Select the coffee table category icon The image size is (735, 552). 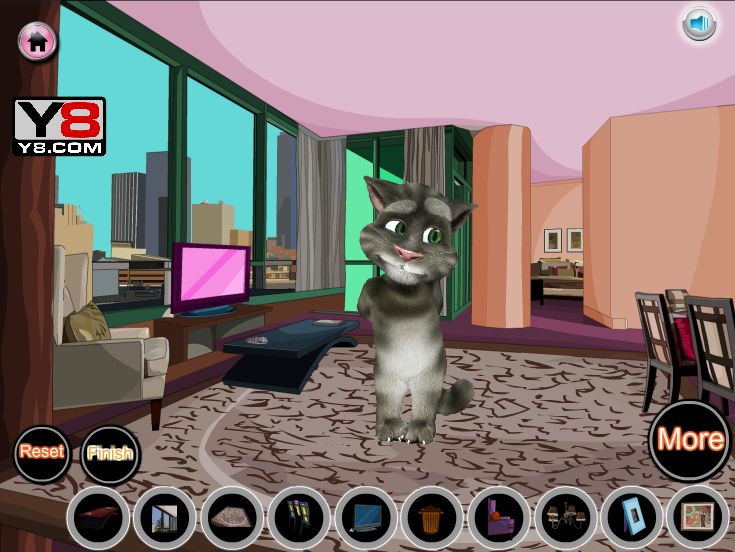click(x=98, y=518)
